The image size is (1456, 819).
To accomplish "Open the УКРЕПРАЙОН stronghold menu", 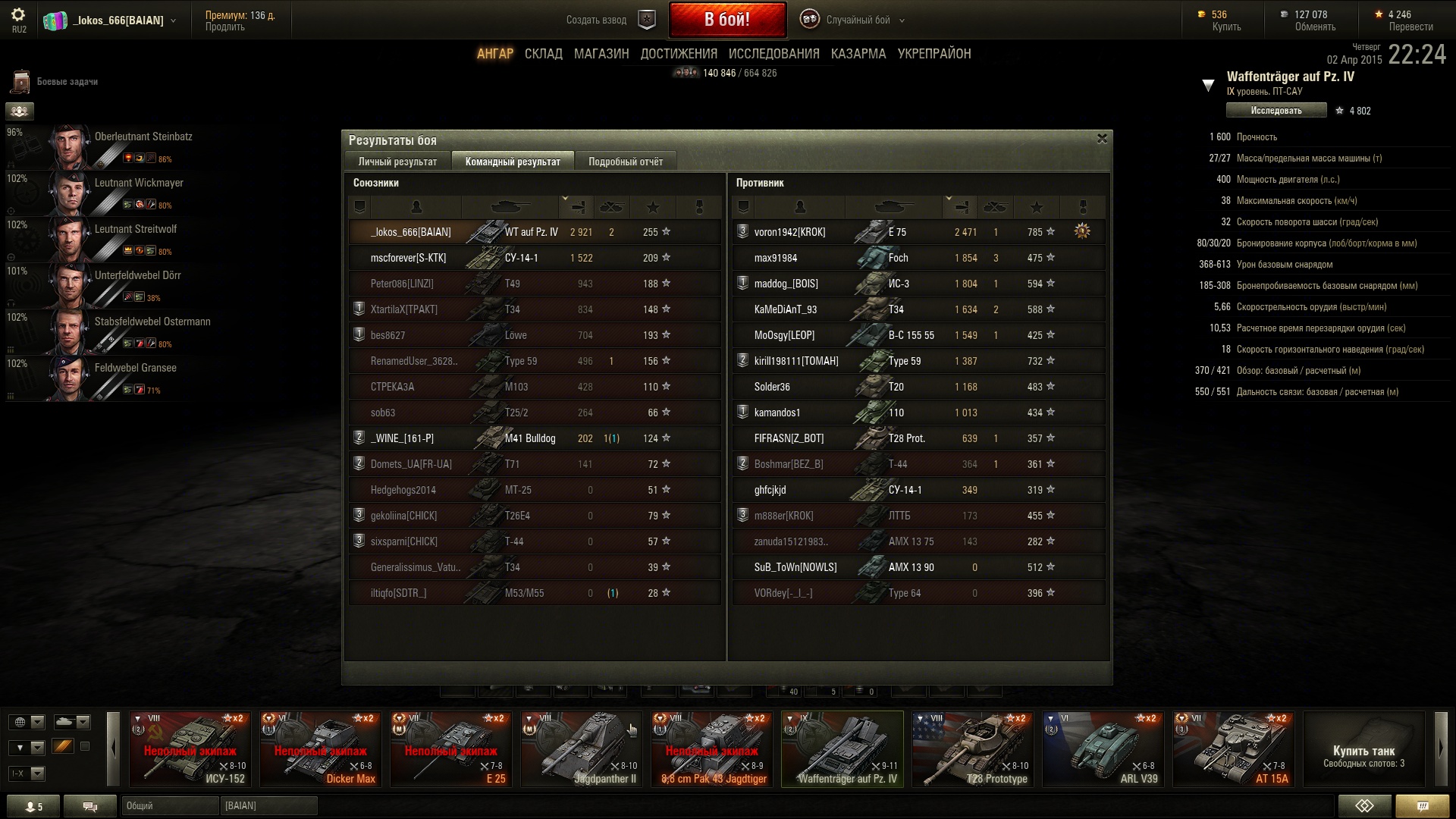I will 934,54.
